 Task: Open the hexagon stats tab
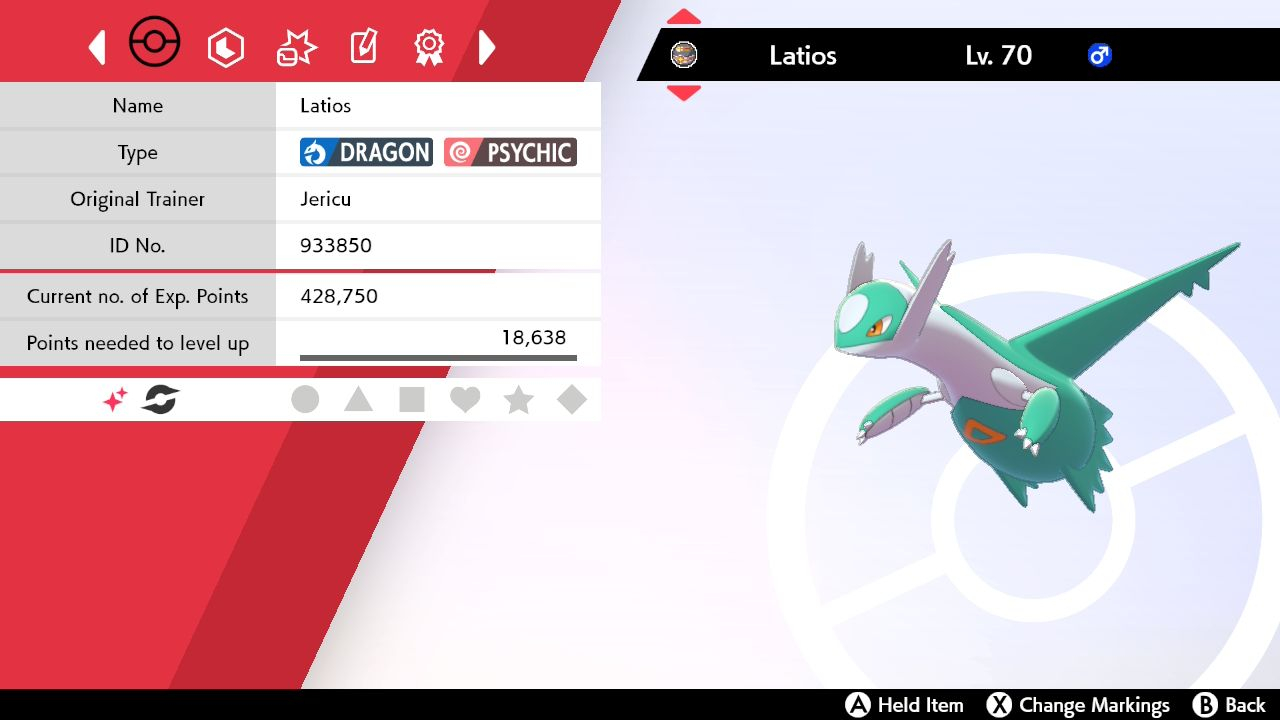[x=226, y=47]
